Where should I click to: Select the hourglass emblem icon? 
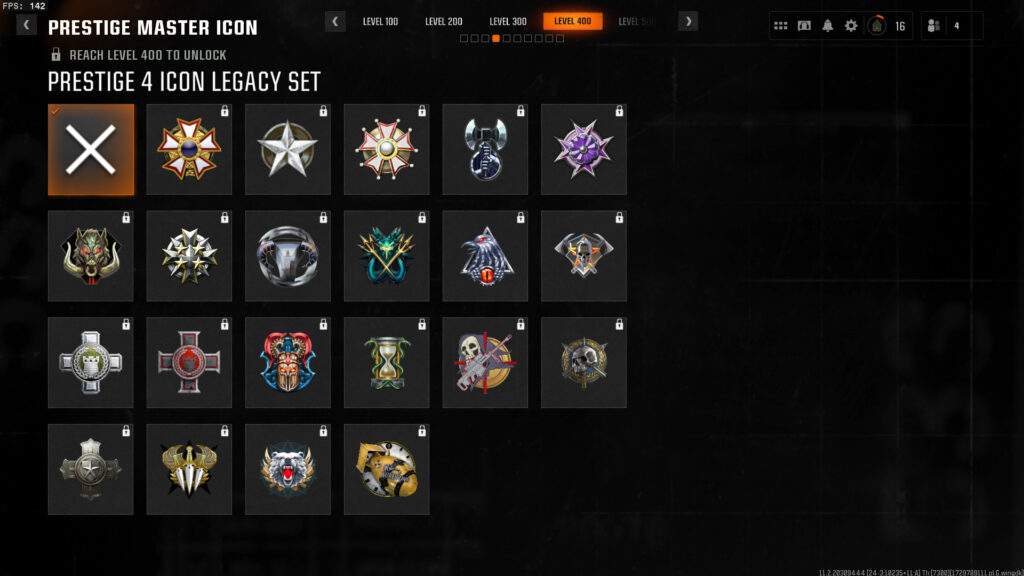pyautogui.click(x=387, y=364)
